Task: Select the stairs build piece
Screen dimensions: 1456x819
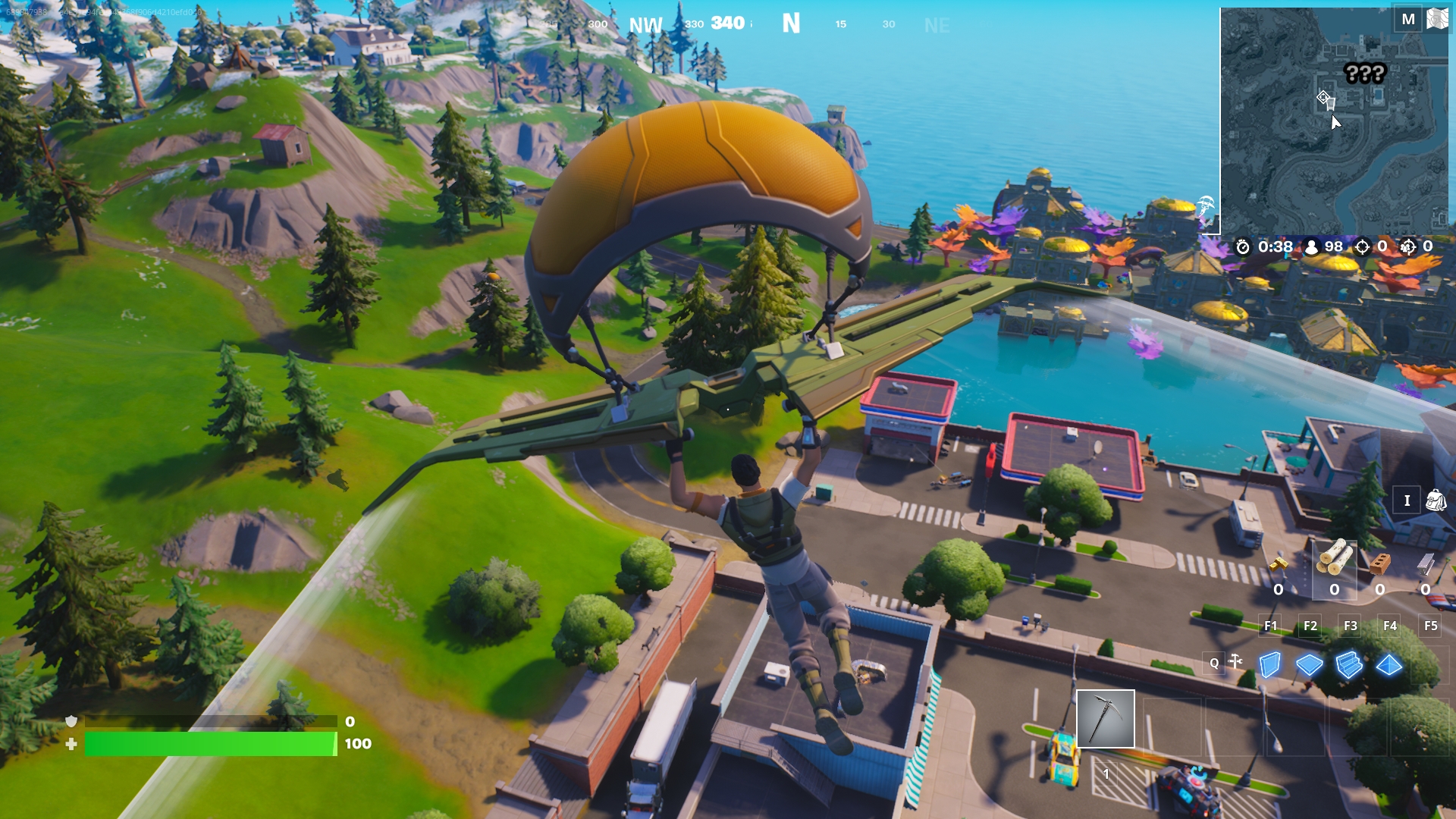Action: [1348, 664]
